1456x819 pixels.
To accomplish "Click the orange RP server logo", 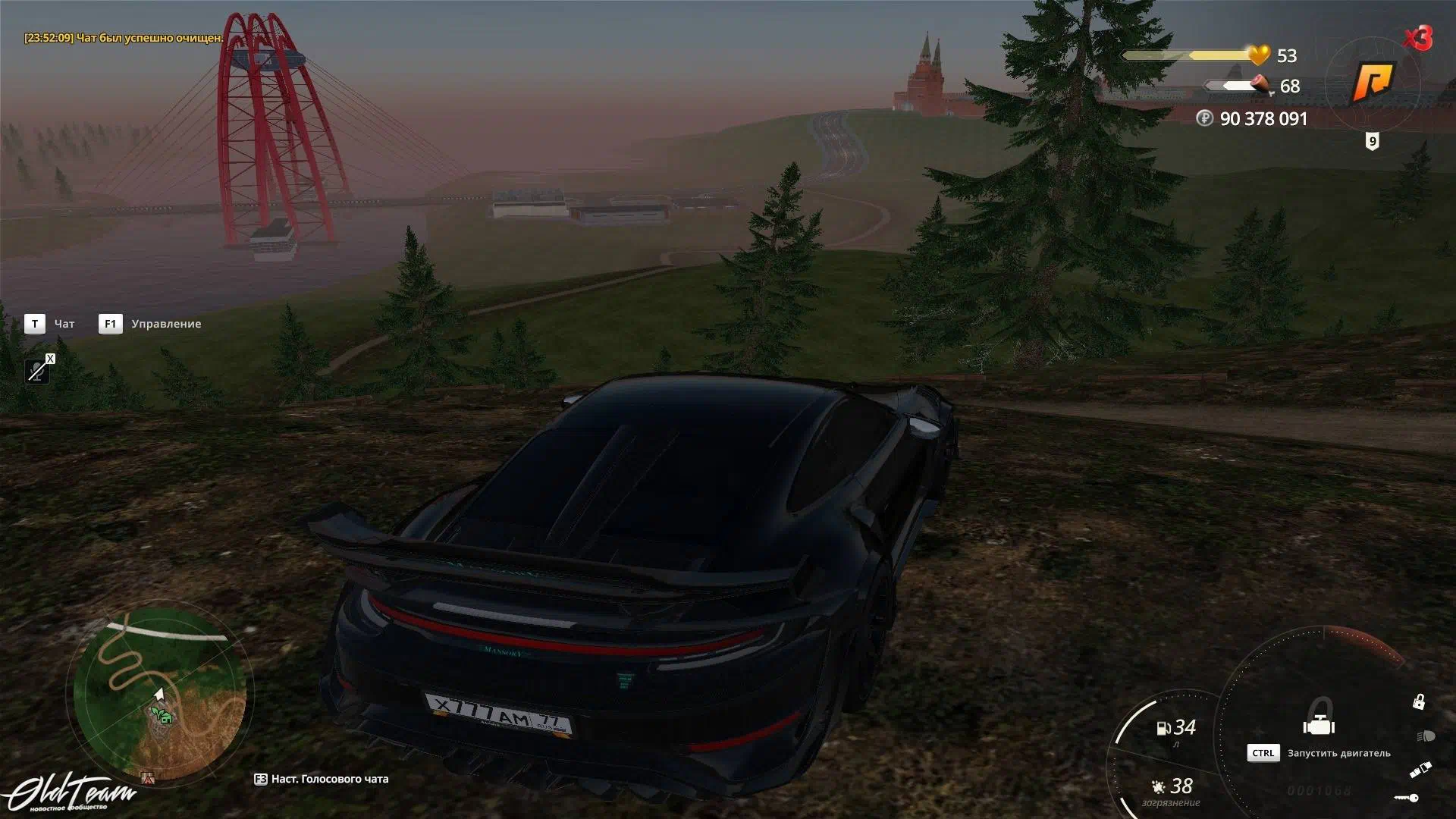I will (1373, 82).
